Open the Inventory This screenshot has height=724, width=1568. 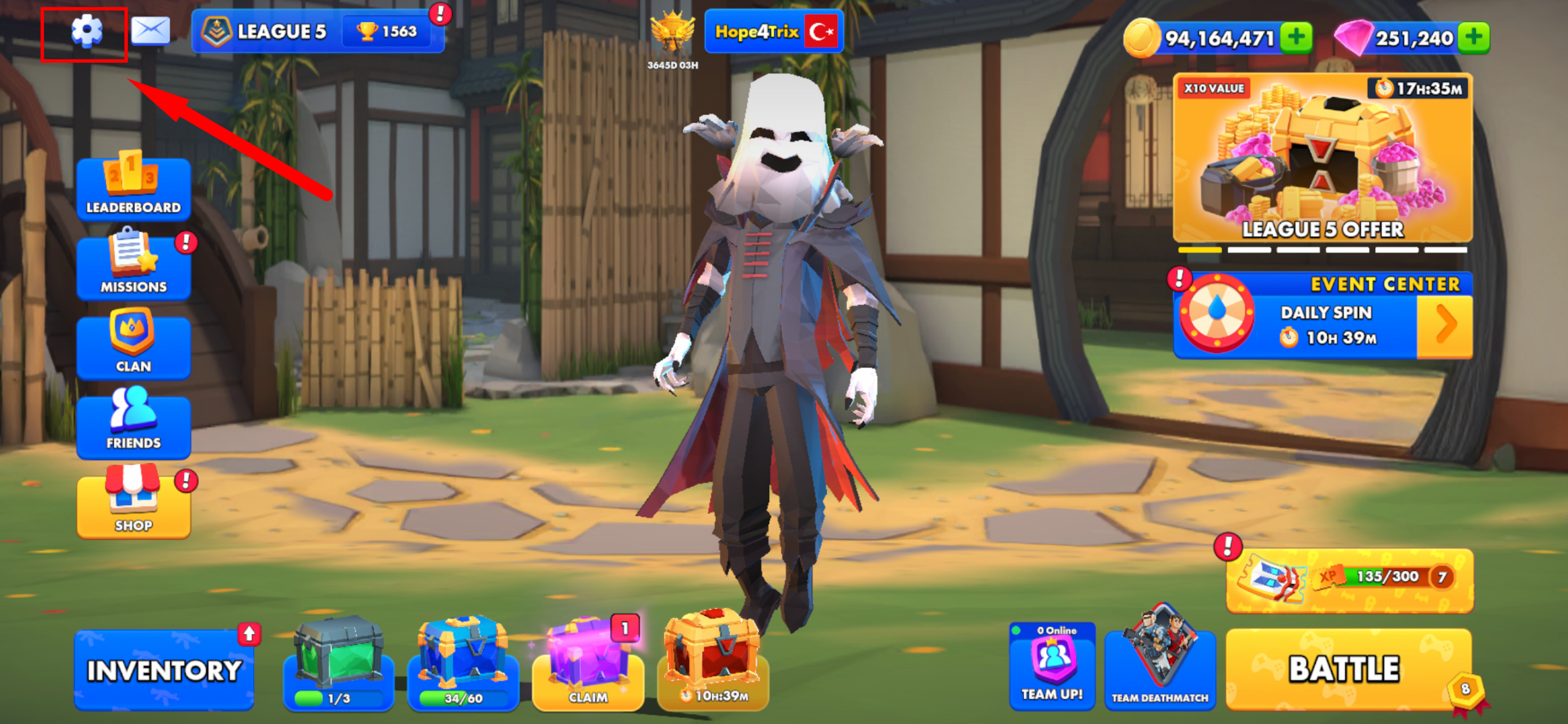164,670
